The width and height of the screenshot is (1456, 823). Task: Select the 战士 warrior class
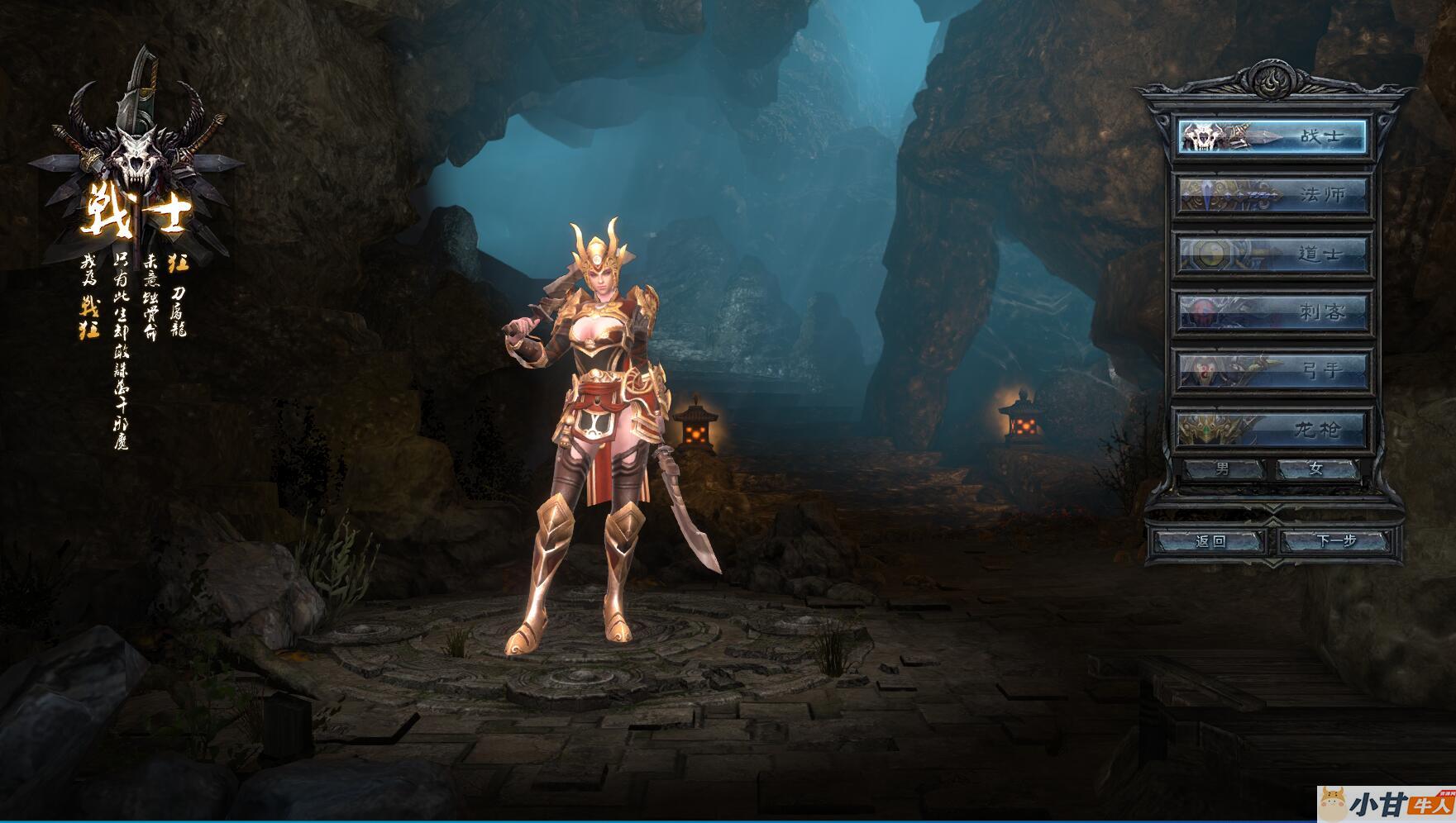pos(1272,136)
